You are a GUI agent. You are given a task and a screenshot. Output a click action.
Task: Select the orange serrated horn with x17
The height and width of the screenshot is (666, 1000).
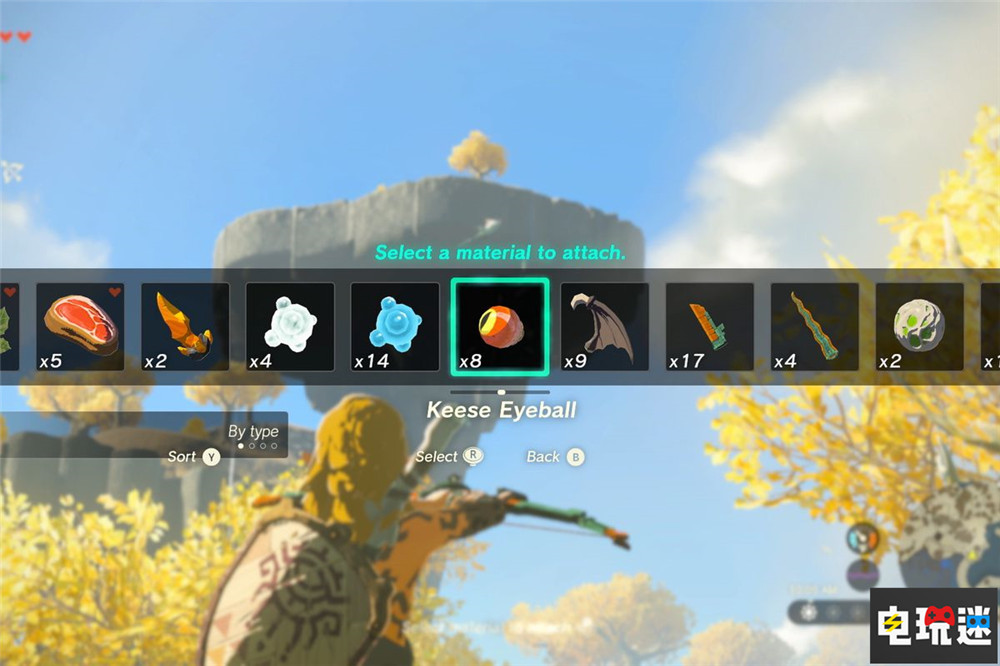pos(710,326)
